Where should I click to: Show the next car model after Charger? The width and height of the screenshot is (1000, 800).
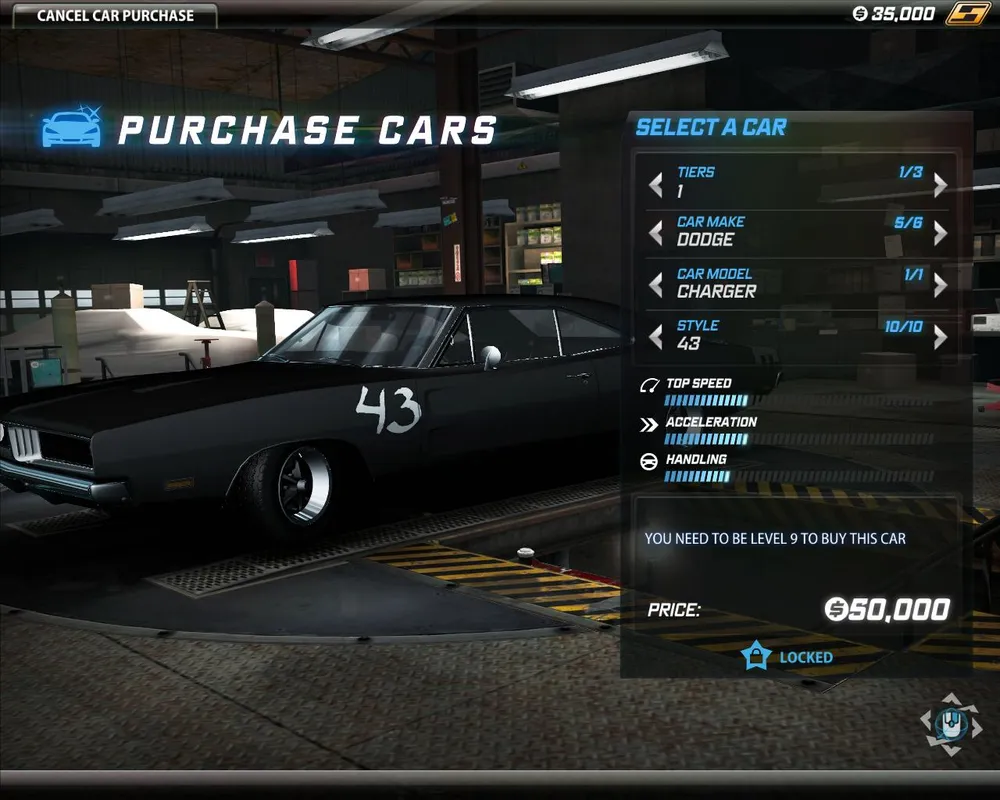940,285
